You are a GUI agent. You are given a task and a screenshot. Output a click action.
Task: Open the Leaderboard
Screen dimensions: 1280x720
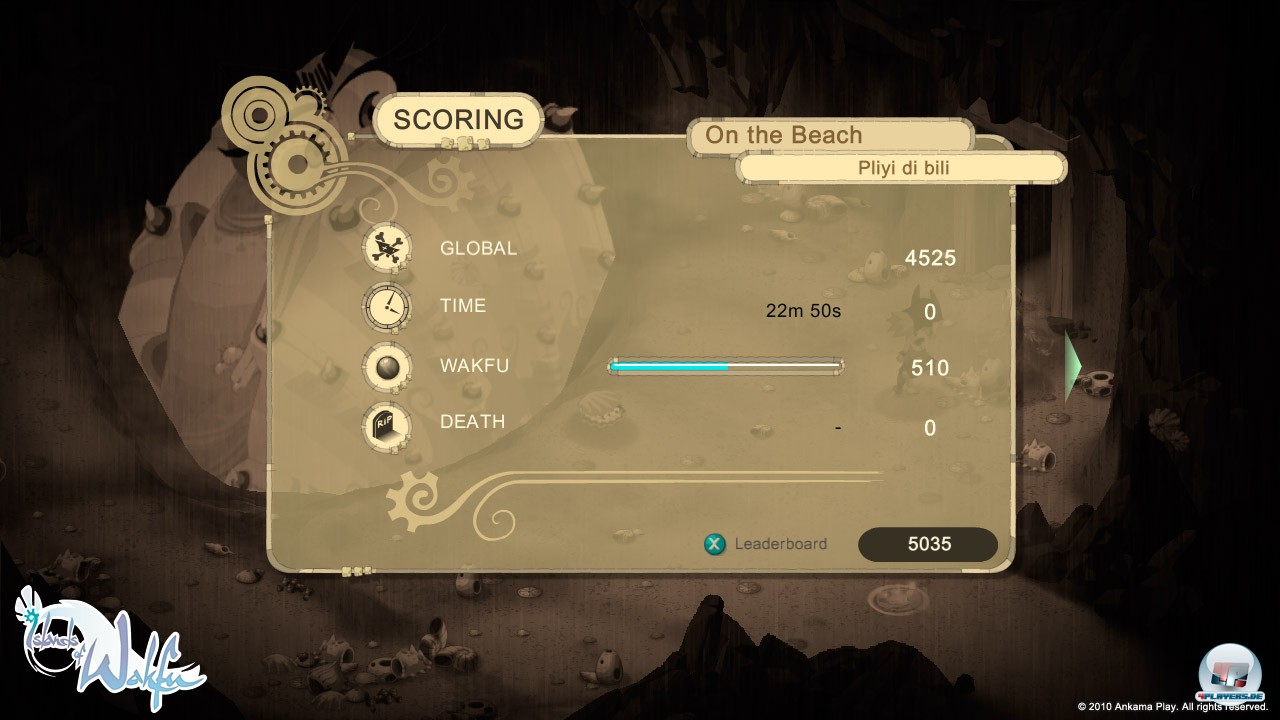[x=768, y=544]
